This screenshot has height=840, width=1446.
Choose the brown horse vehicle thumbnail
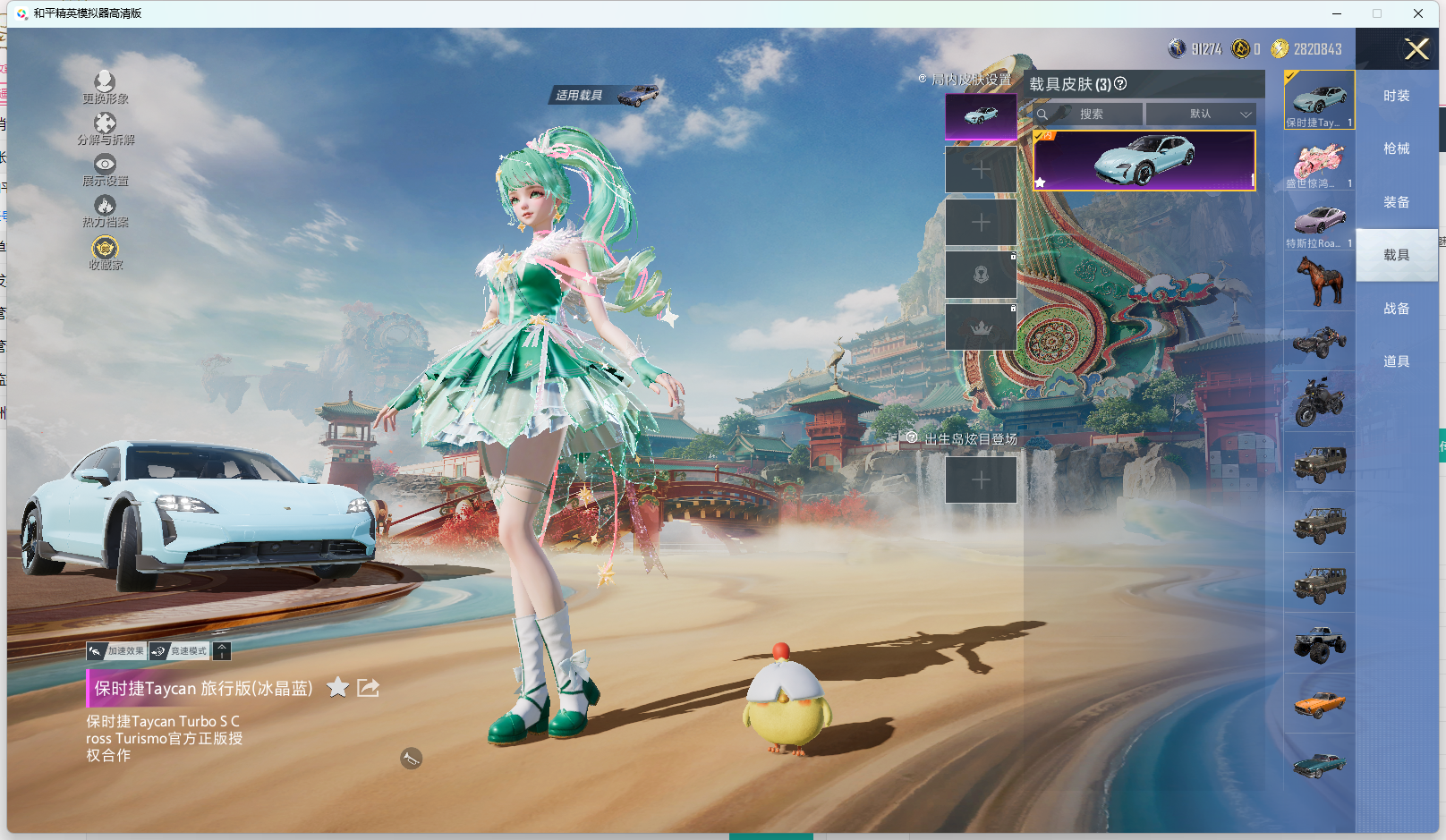pyautogui.click(x=1319, y=280)
